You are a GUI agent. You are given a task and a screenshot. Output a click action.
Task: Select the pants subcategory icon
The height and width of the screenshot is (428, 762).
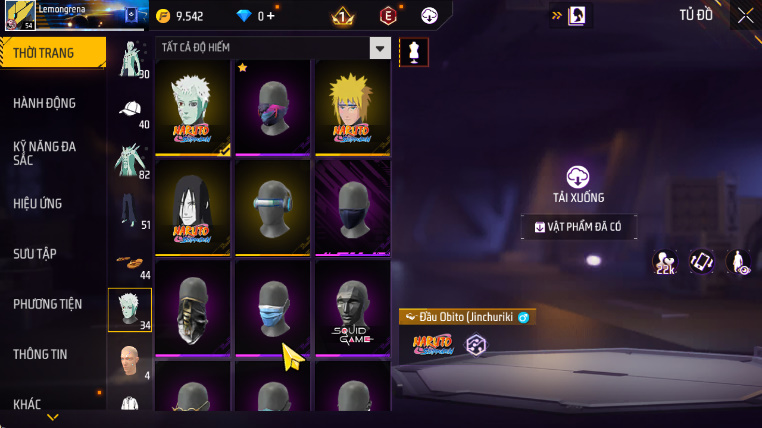[x=129, y=210]
